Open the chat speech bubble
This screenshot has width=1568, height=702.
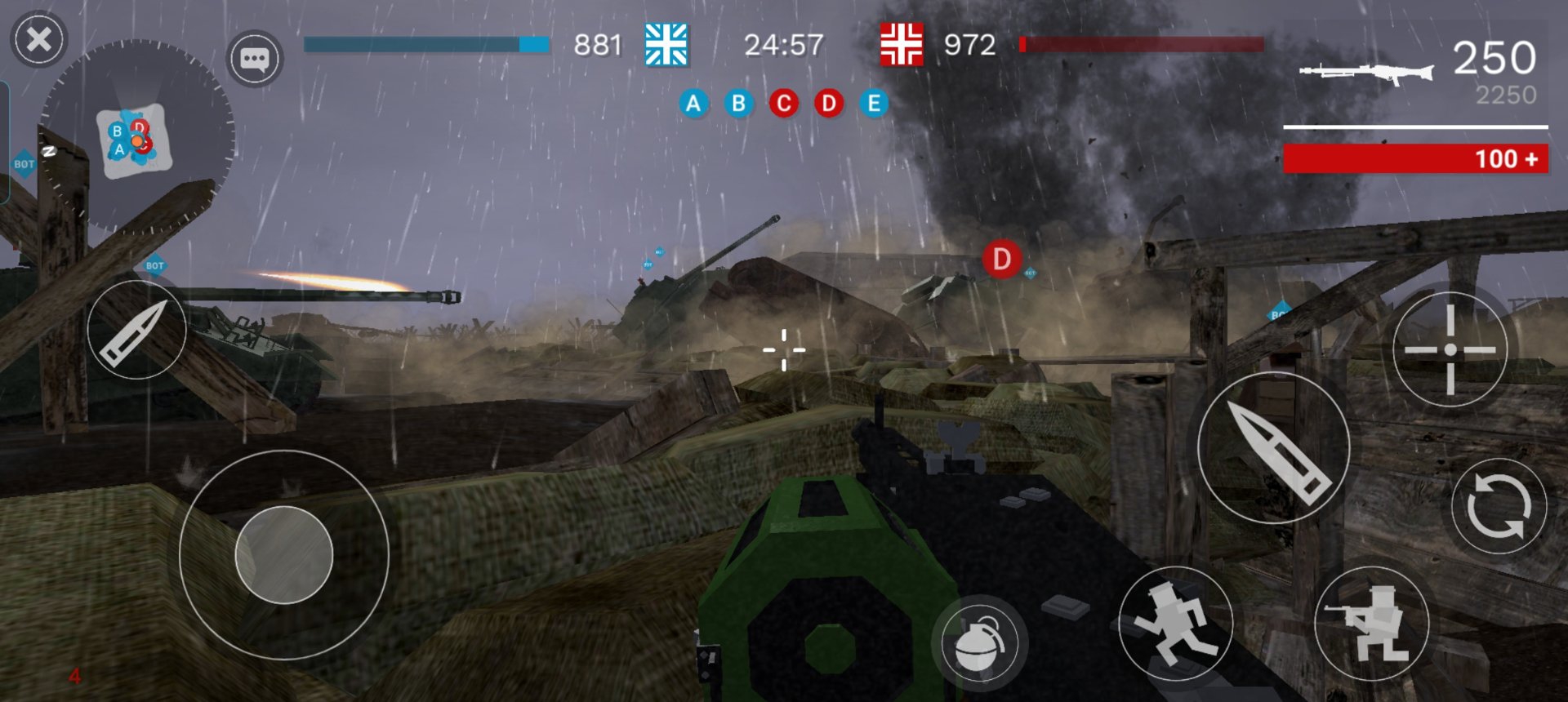254,59
